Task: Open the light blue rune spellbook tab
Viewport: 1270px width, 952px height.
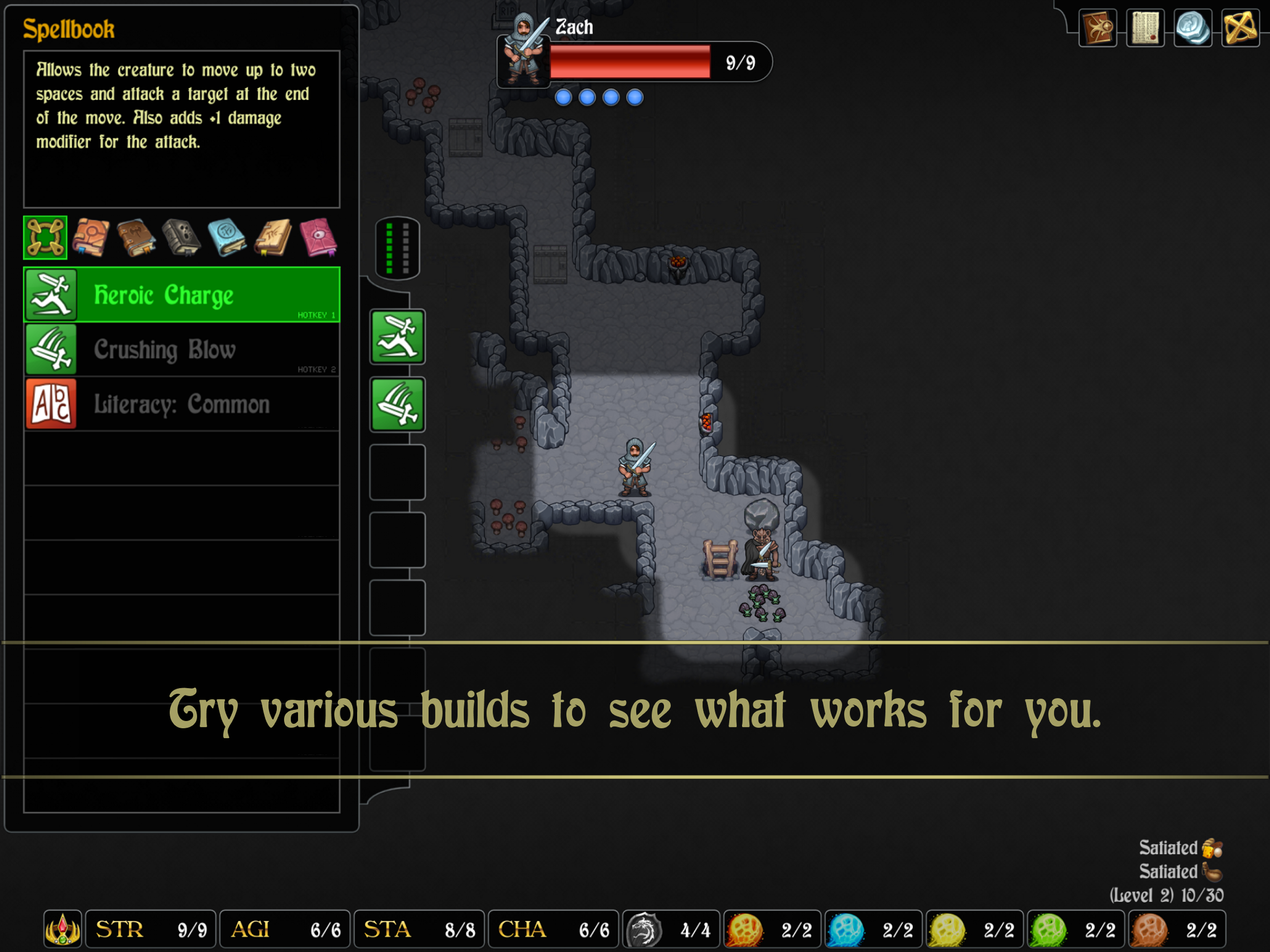Action: click(227, 237)
